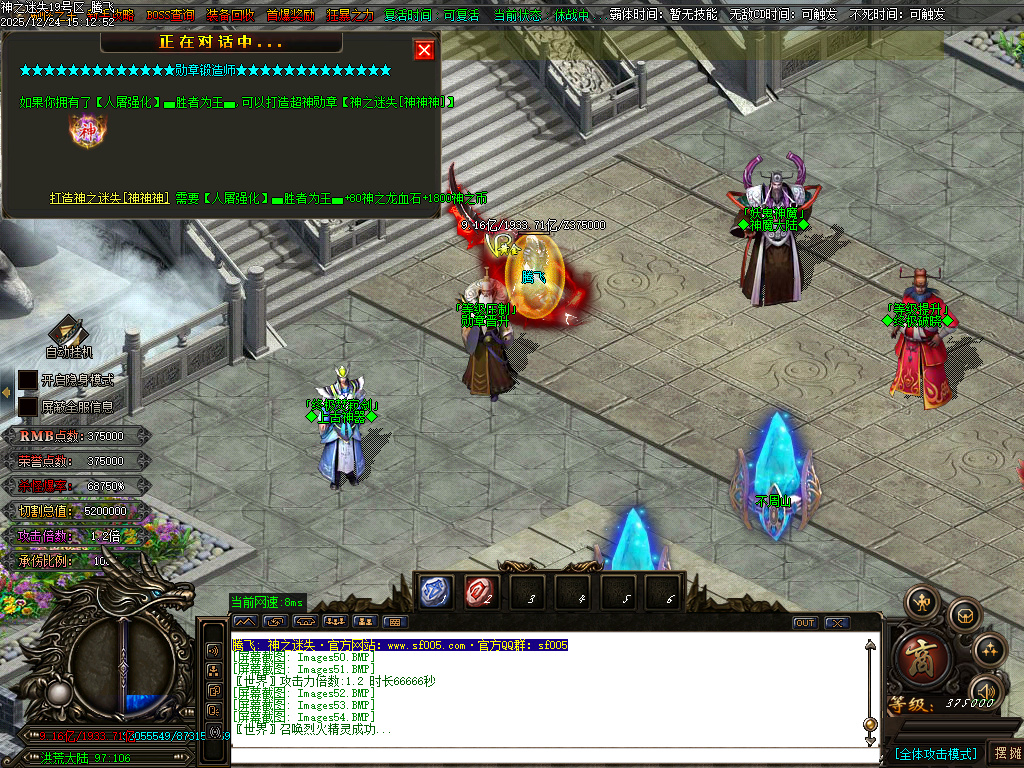Viewport: 1024px width, 768px height.
Task: Activate the 狂暴之力 menu entry
Action: (350, 15)
